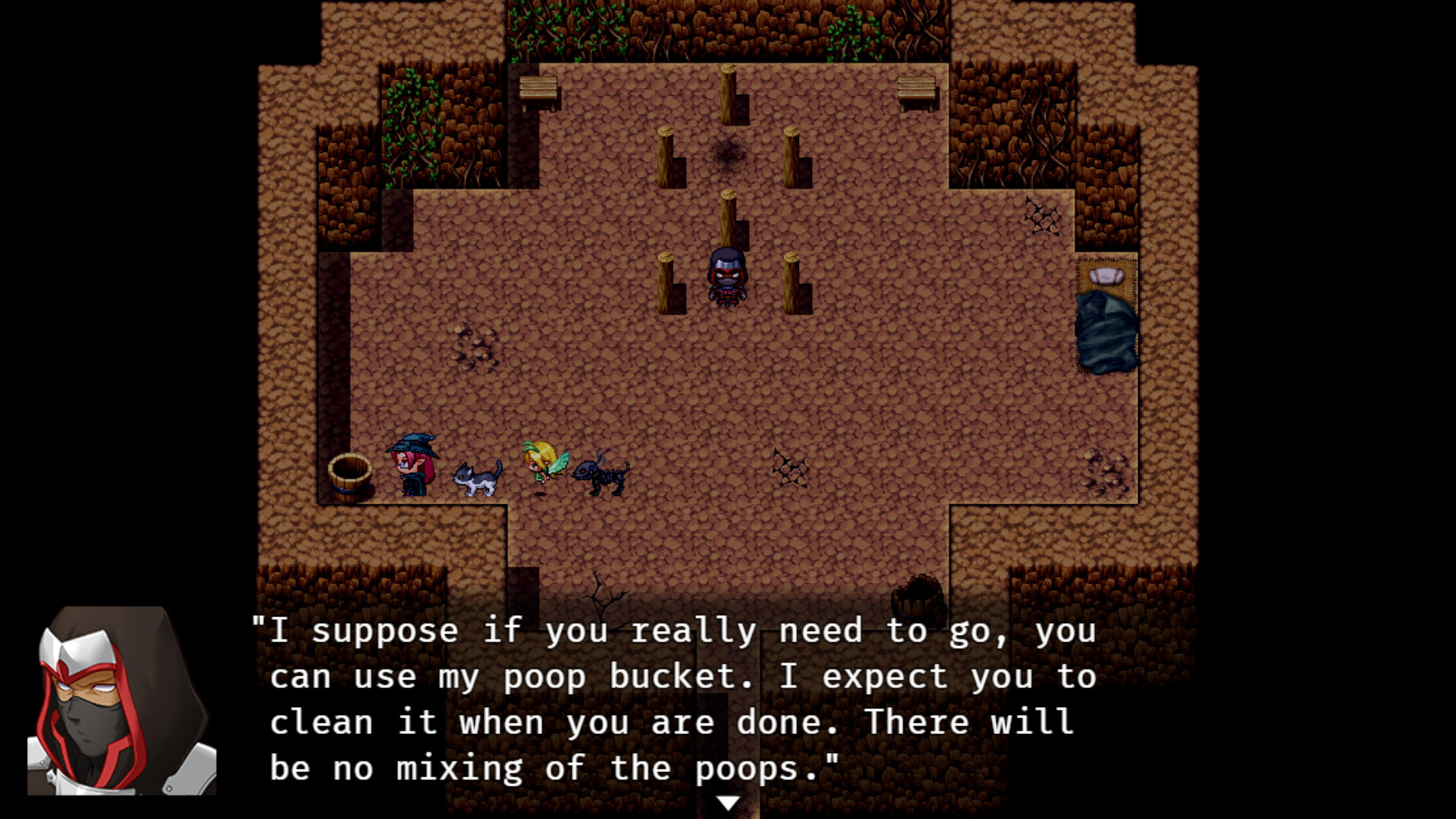1456x819 pixels.
Task: Click the caltrops in the room center
Action: [789, 468]
